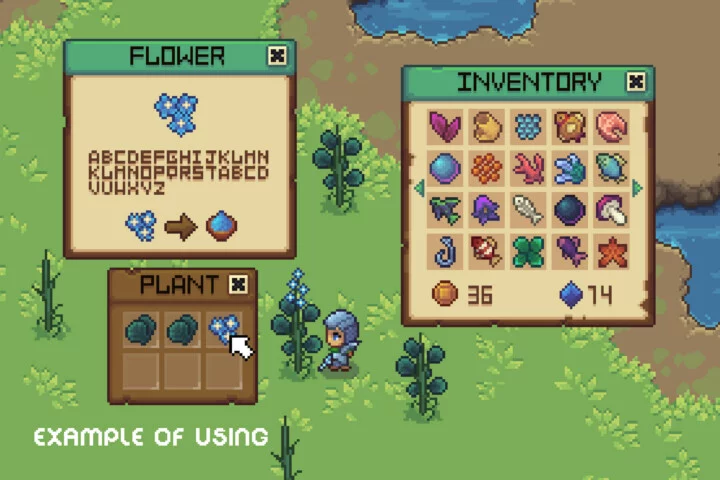Image resolution: width=720 pixels, height=480 pixels.
Task: Select the blue flower slot in Plant
Action: coord(222,329)
